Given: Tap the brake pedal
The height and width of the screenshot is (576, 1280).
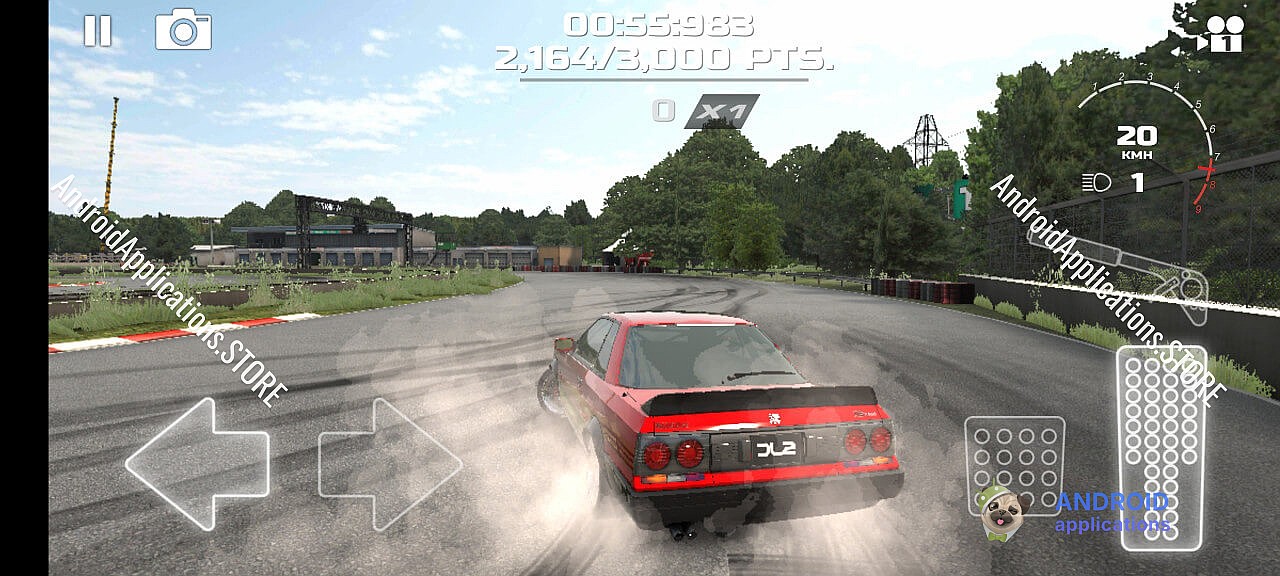Looking at the screenshot, I should tap(1014, 465).
